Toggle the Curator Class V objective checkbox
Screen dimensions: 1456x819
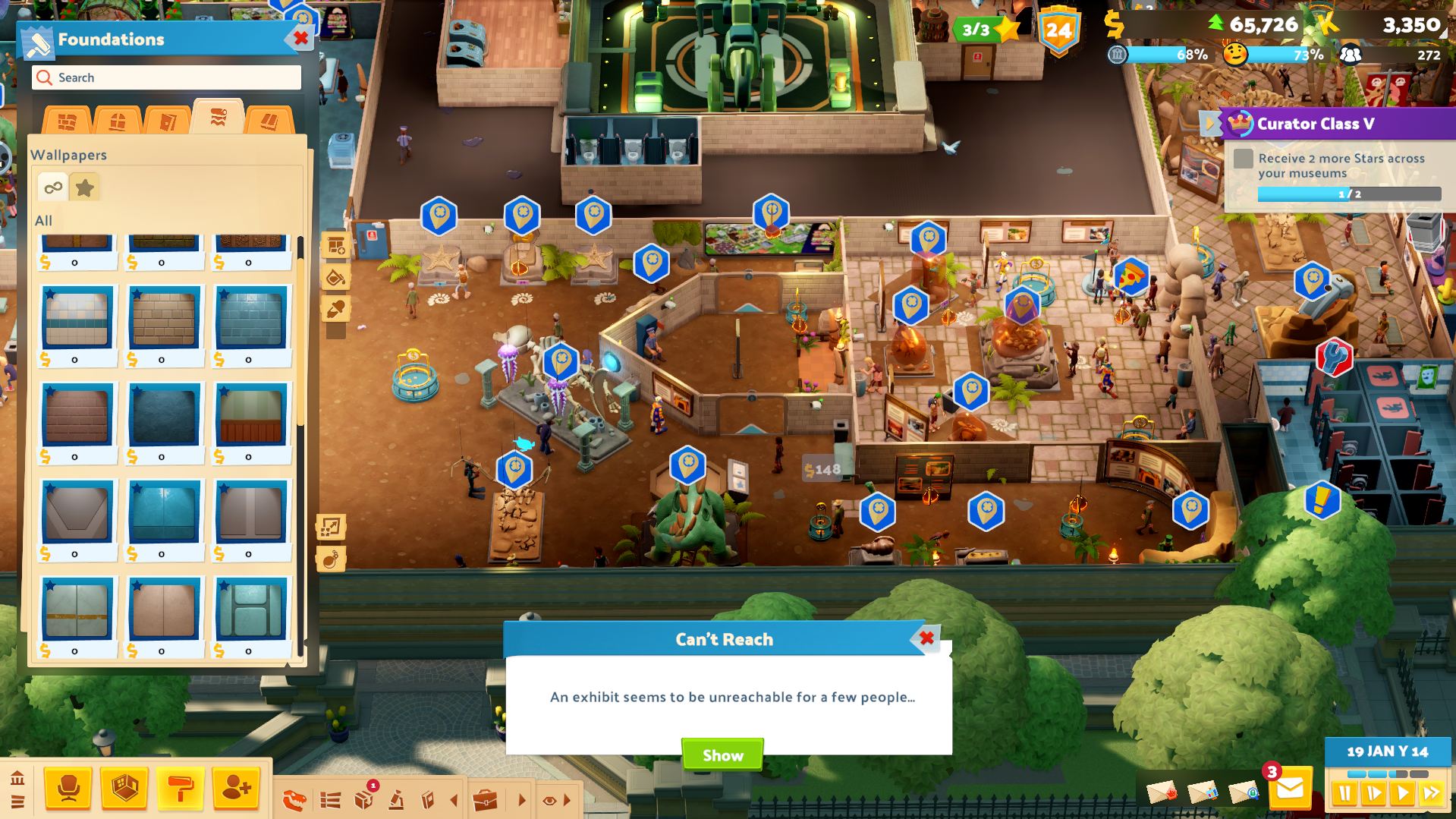(1243, 159)
